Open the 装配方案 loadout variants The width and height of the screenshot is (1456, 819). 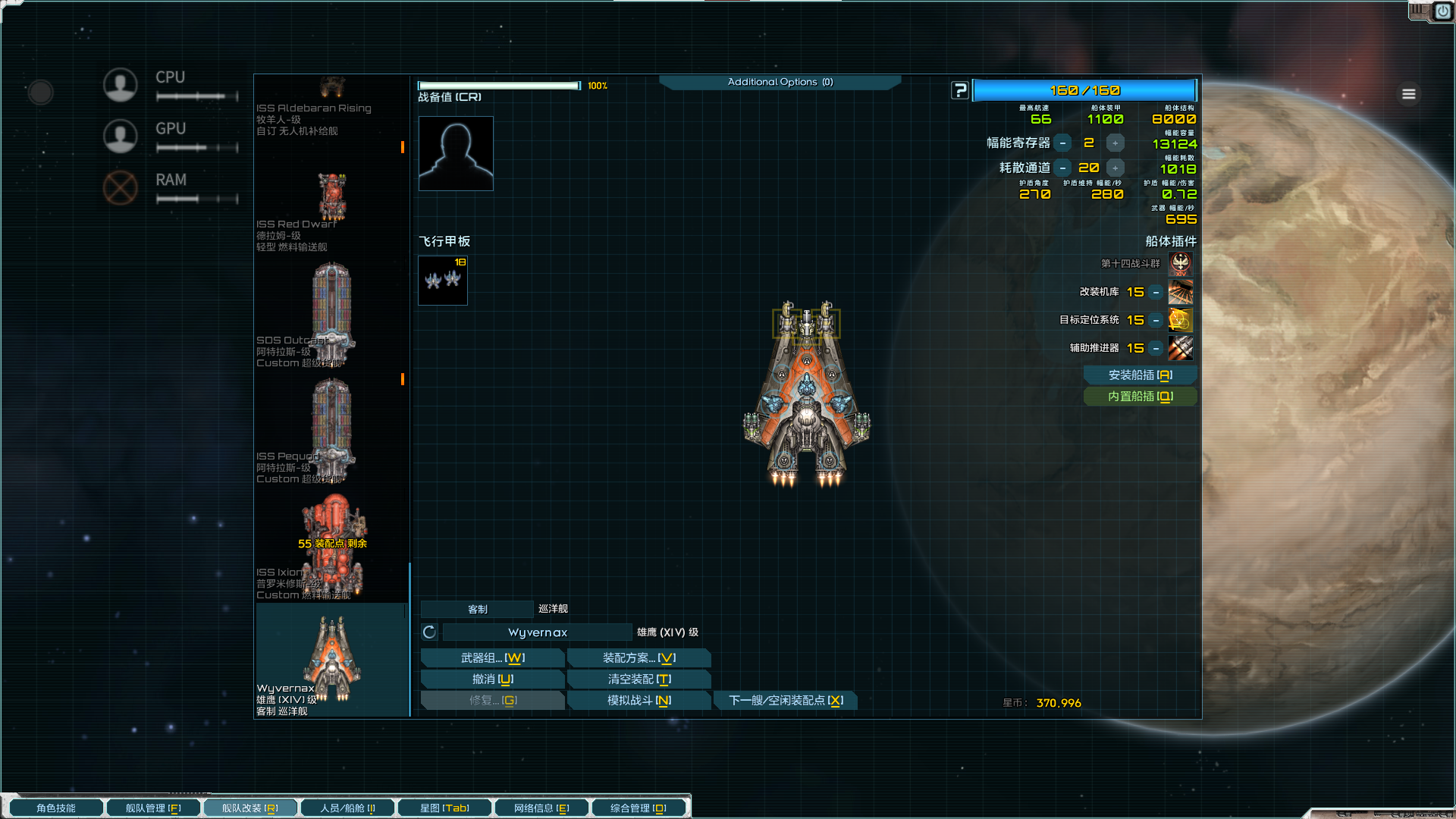(x=639, y=658)
